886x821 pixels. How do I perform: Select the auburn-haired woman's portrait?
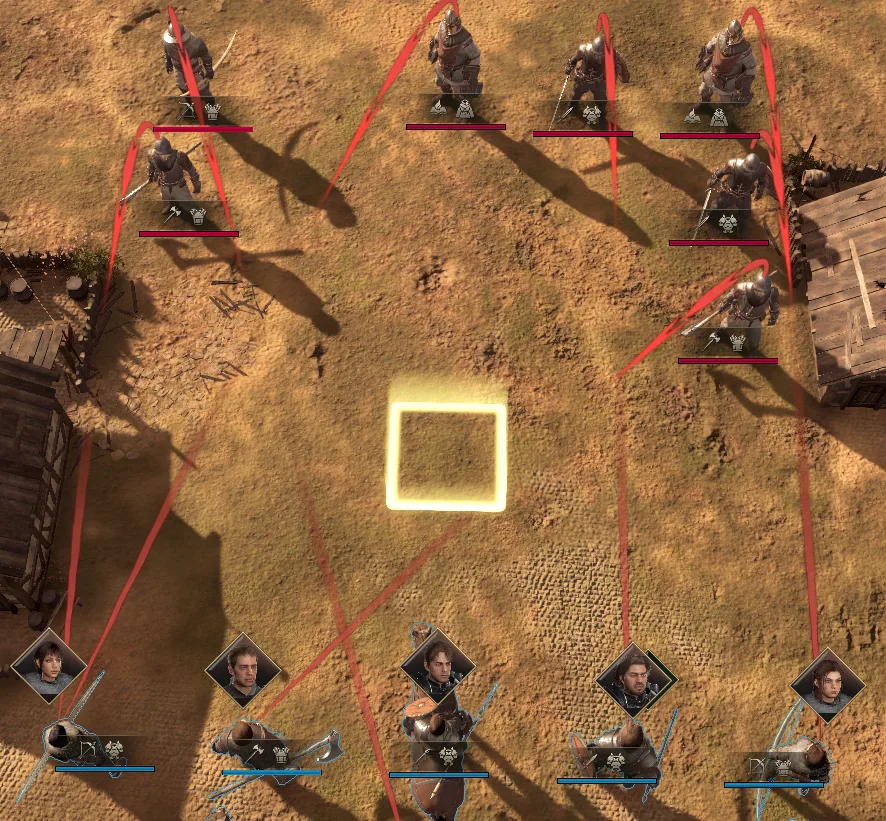click(x=827, y=685)
